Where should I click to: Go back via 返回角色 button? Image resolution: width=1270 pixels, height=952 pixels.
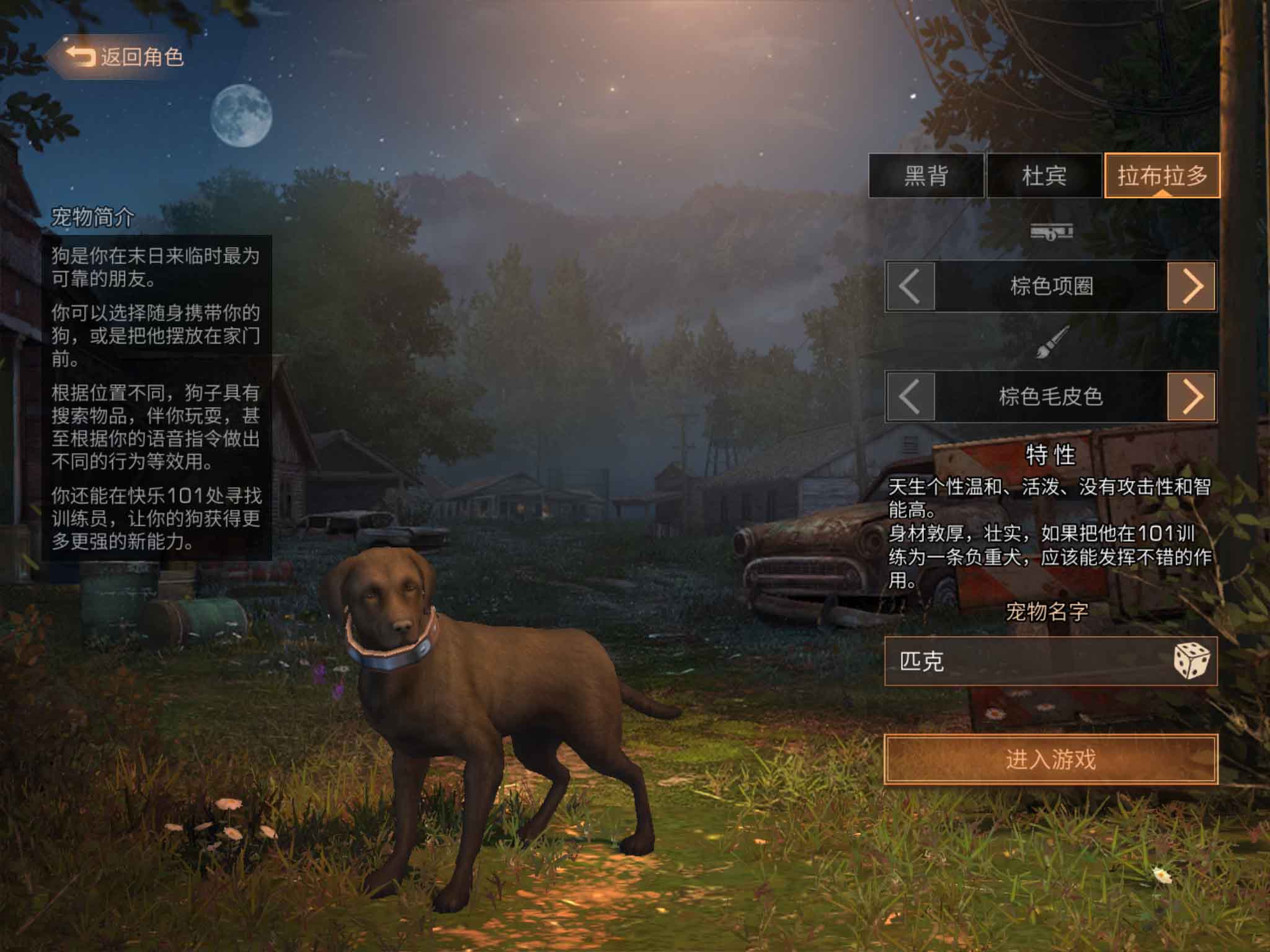click(124, 57)
